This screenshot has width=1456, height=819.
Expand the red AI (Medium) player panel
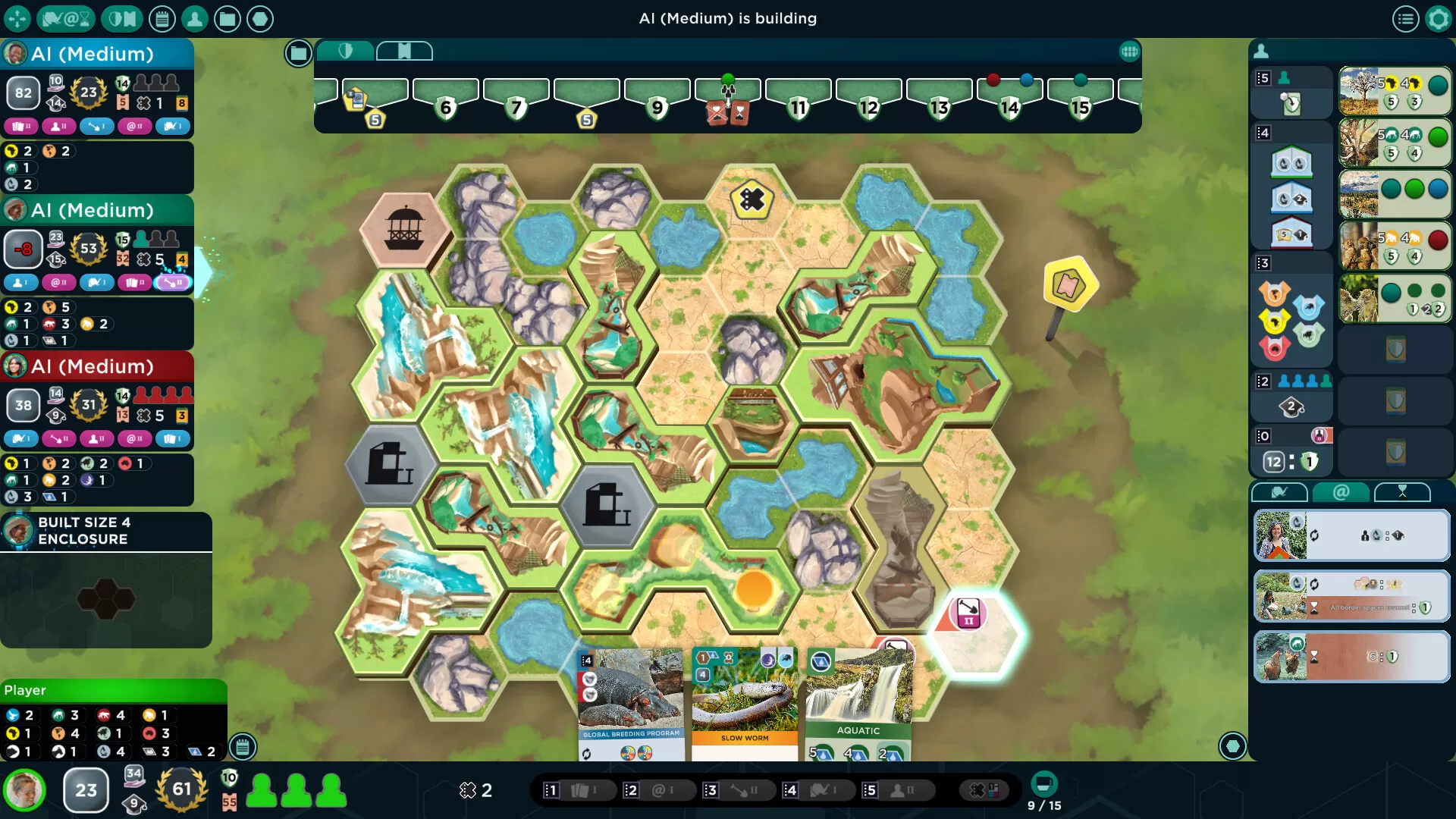click(x=99, y=367)
